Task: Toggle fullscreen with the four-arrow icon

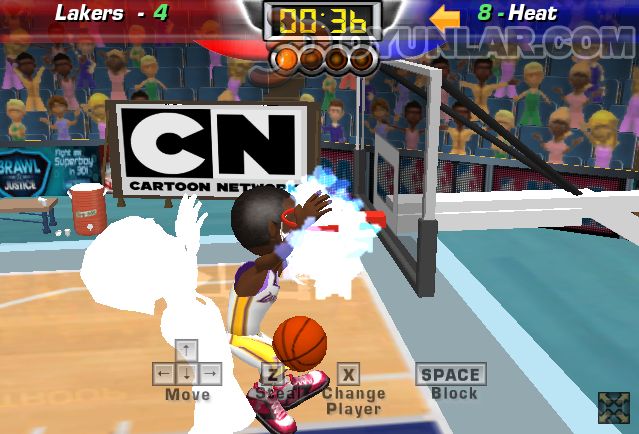Action: (613, 407)
